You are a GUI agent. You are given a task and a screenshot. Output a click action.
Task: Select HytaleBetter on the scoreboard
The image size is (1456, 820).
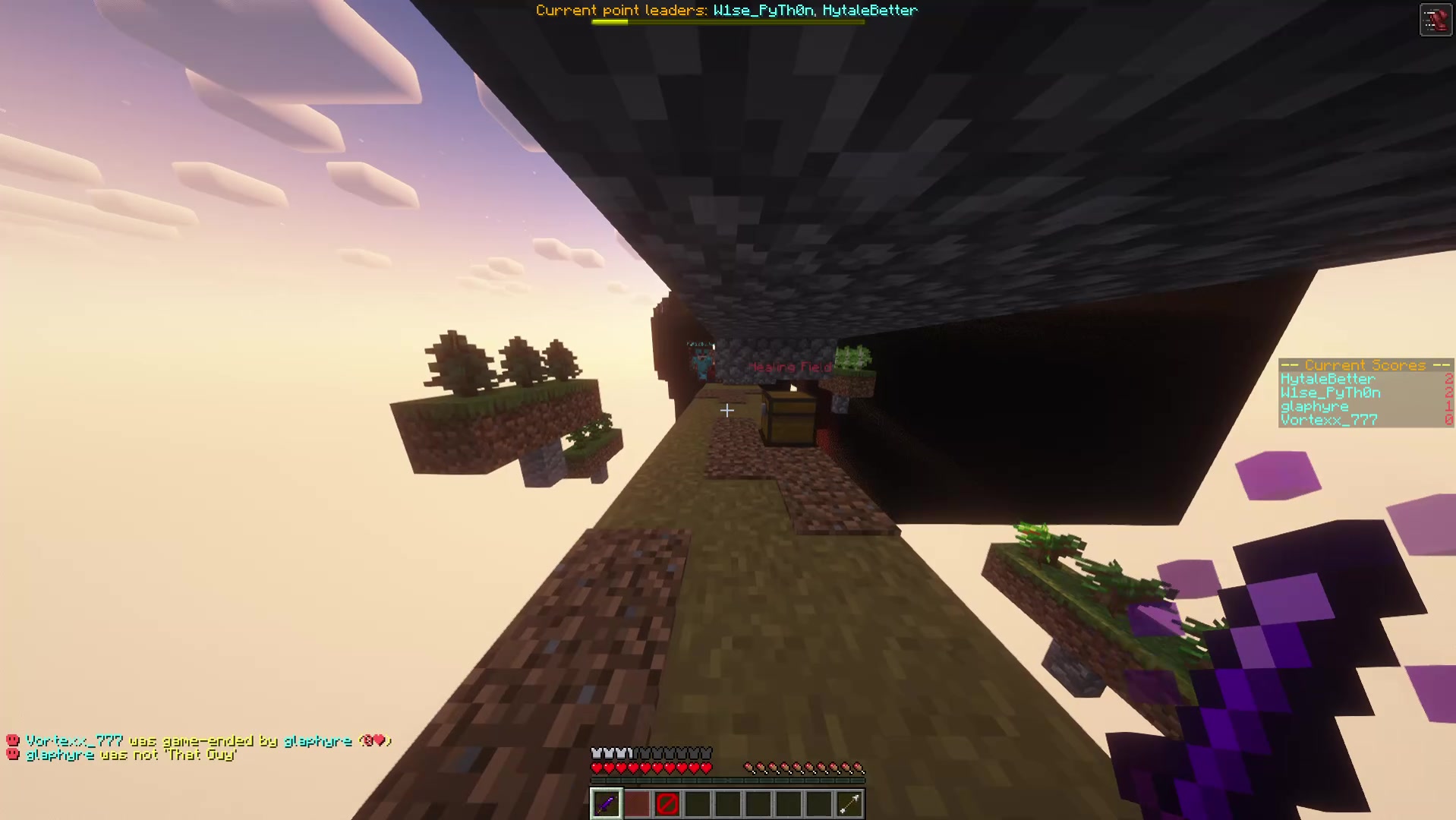[1327, 378]
